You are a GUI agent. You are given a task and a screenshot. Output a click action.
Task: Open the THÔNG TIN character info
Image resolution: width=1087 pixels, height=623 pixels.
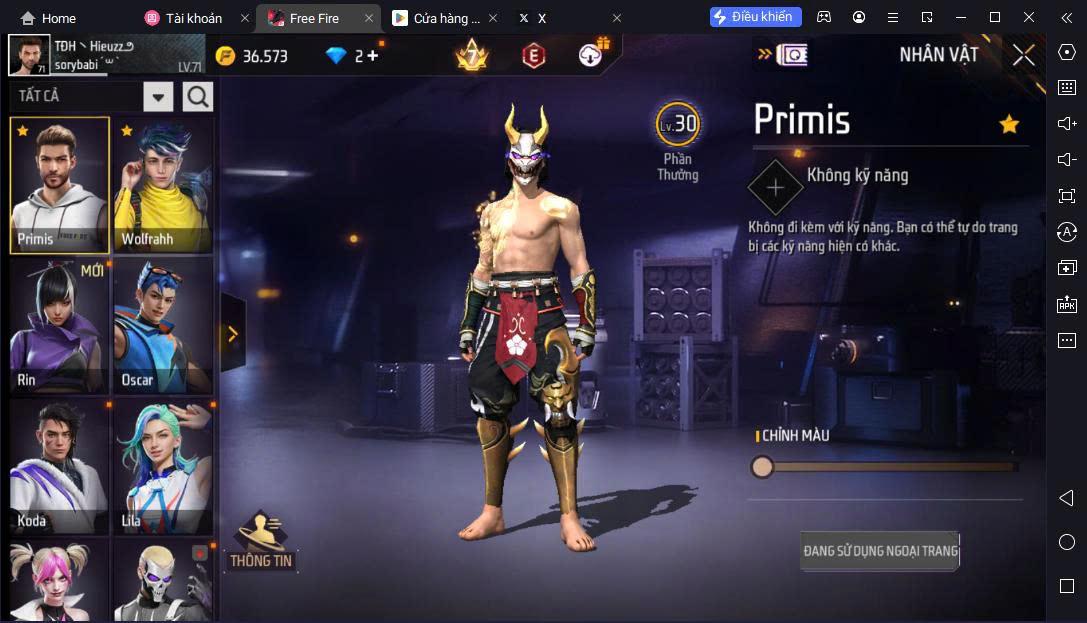click(262, 542)
